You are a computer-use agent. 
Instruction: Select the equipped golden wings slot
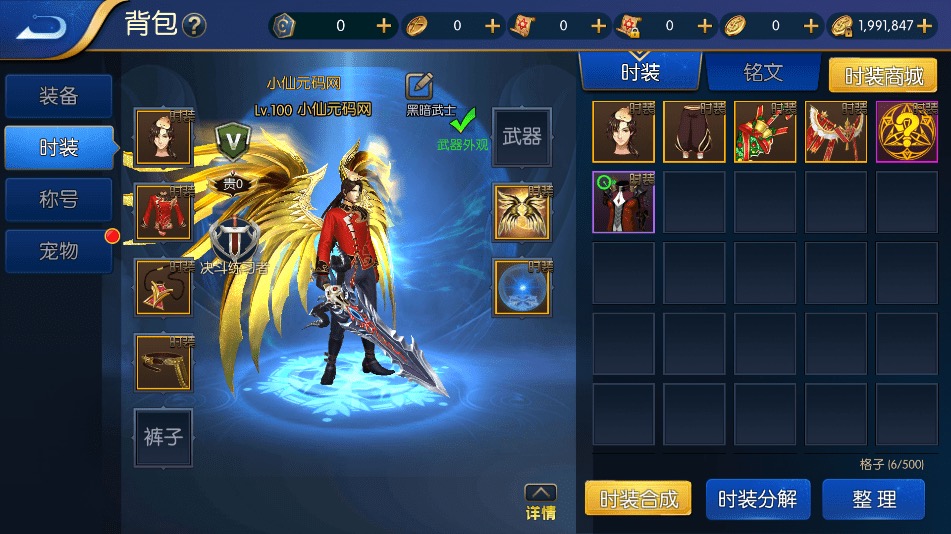521,213
